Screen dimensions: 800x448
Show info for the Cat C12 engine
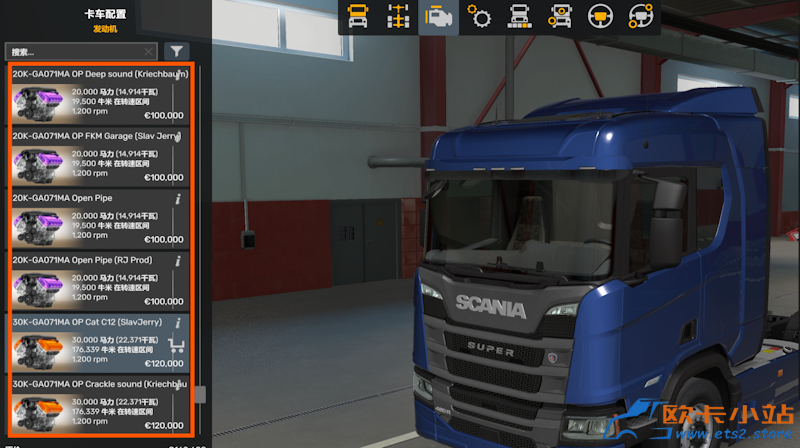pyautogui.click(x=178, y=323)
